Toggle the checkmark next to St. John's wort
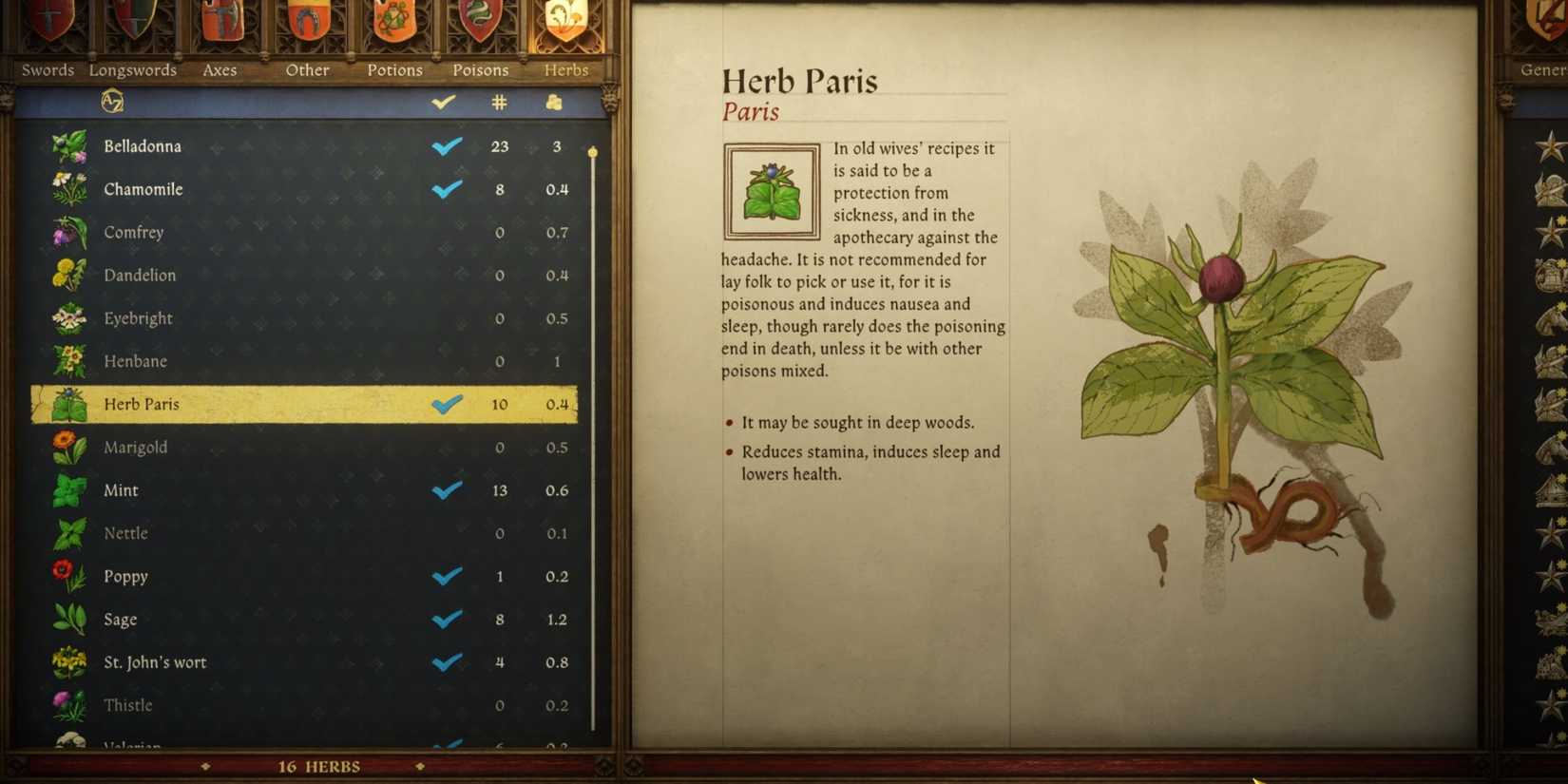This screenshot has height=784, width=1568. [x=446, y=662]
